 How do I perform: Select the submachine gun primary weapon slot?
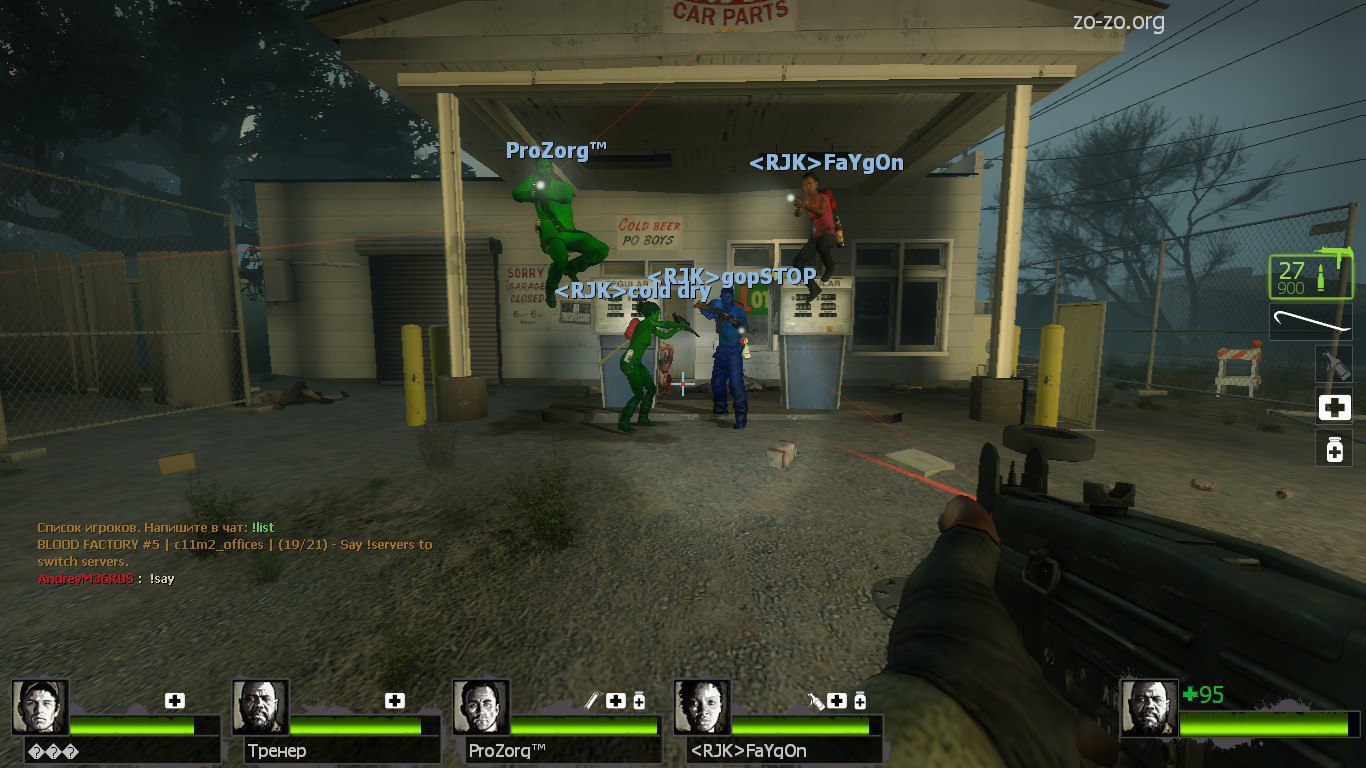(x=1310, y=277)
